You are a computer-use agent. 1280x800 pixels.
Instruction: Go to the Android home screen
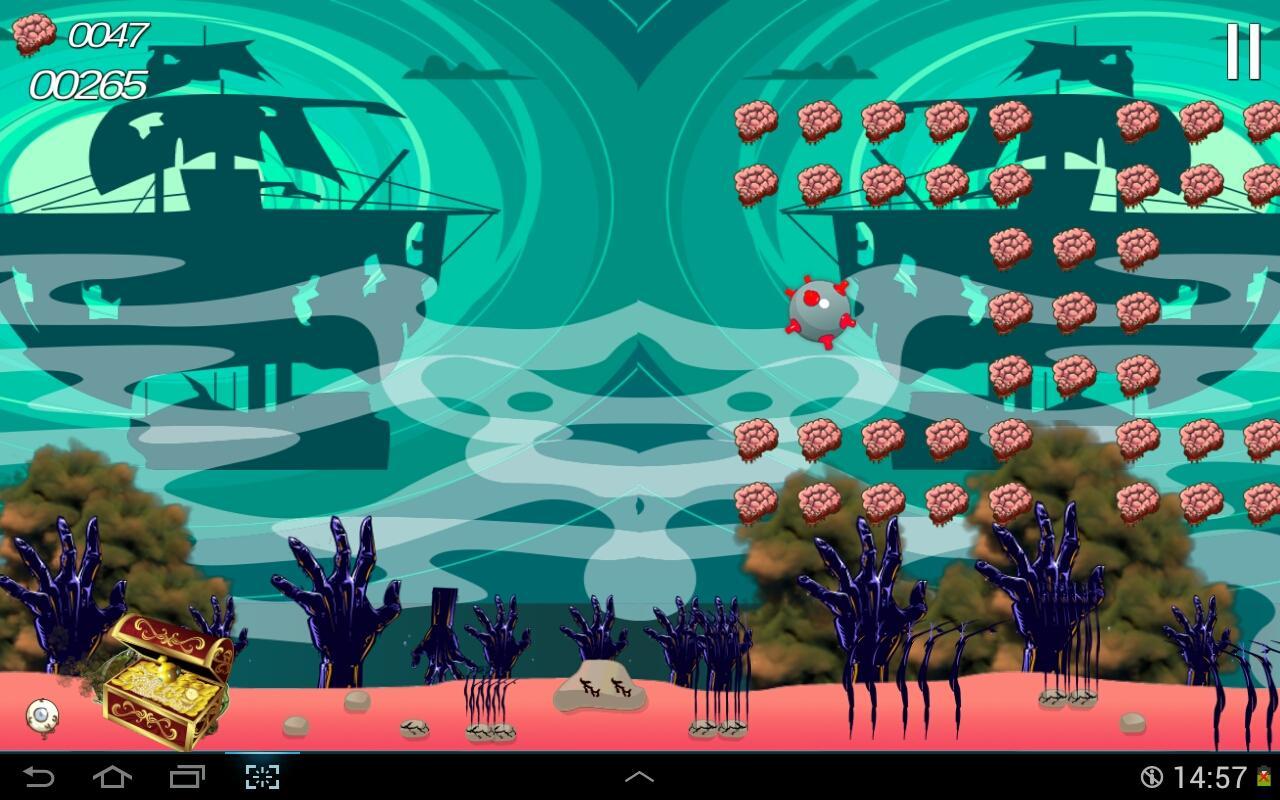coord(112,777)
